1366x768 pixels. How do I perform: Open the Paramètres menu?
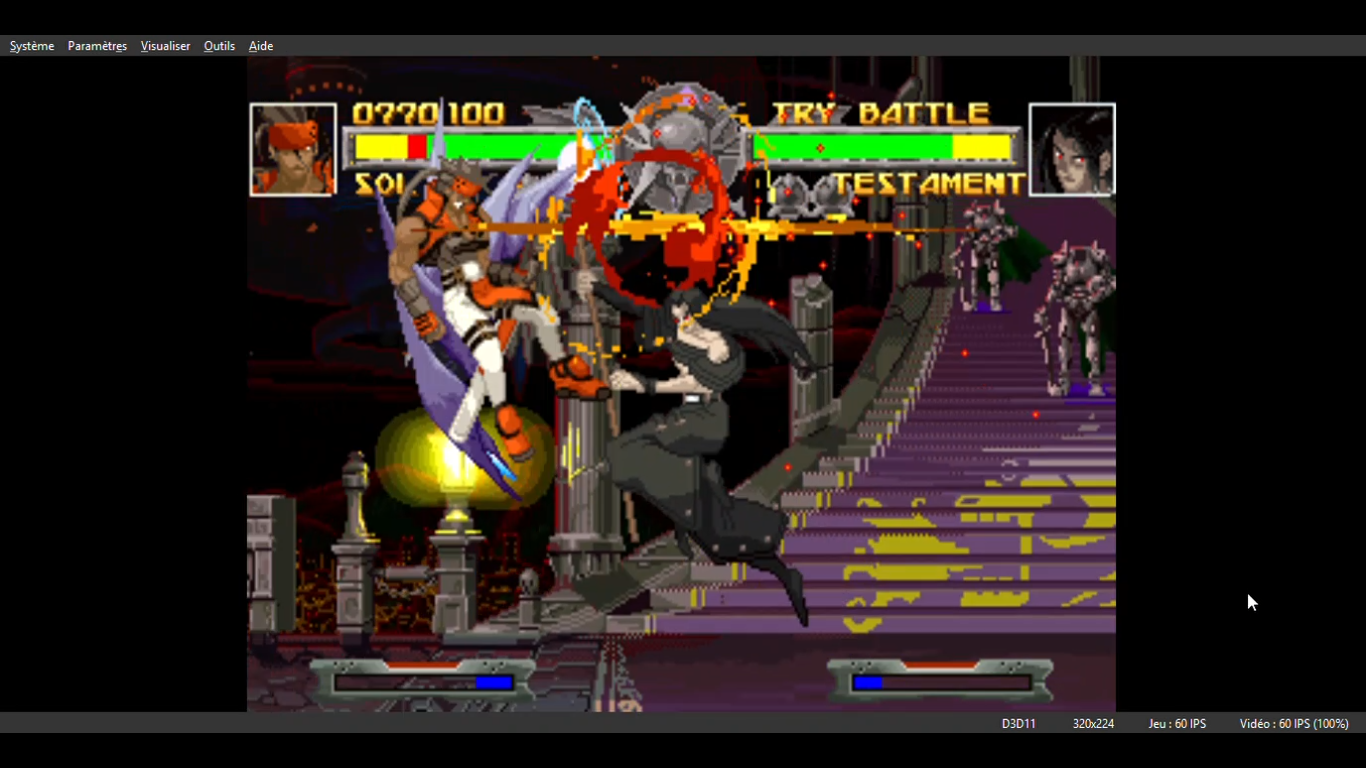(97, 46)
